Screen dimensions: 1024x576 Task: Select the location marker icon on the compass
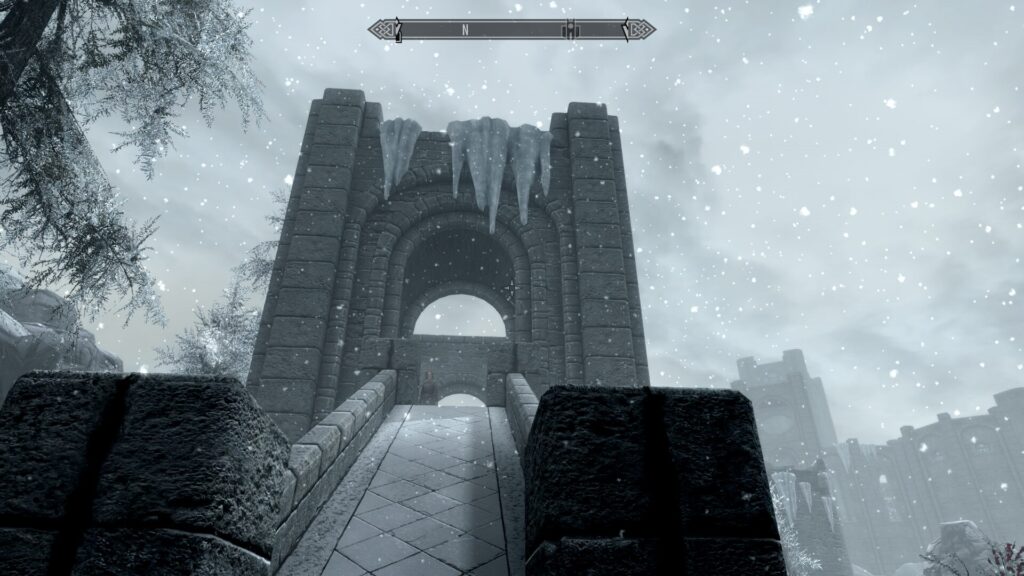[x=570, y=30]
